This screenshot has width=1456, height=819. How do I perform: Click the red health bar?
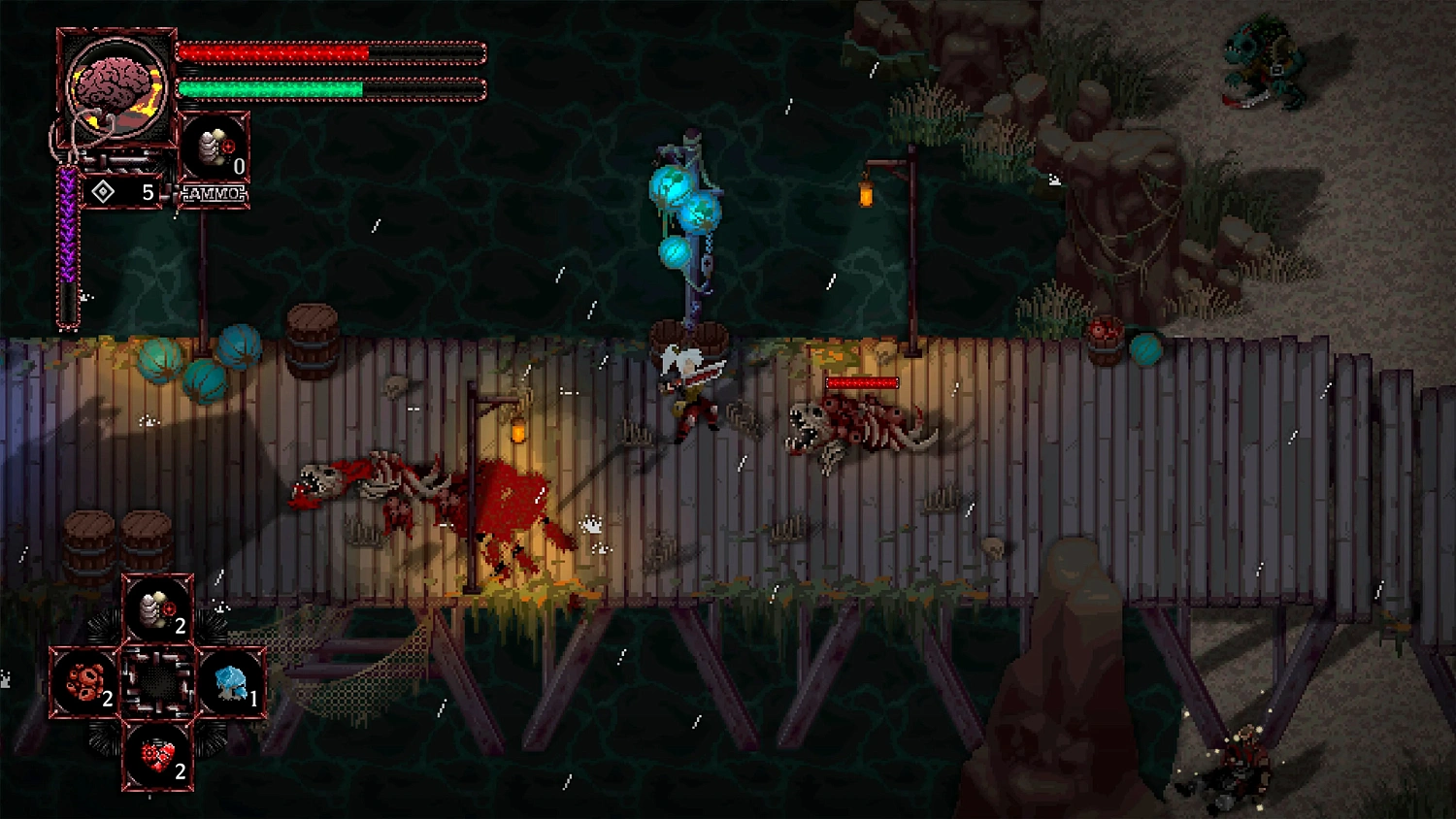(277, 53)
